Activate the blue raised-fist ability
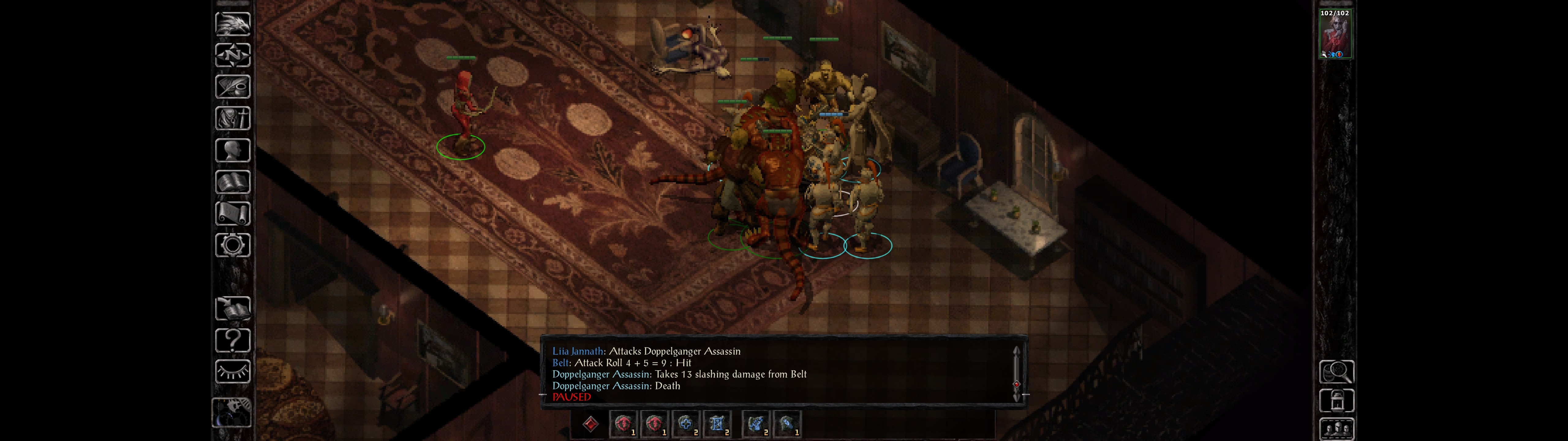1568x441 pixels. pos(756,424)
